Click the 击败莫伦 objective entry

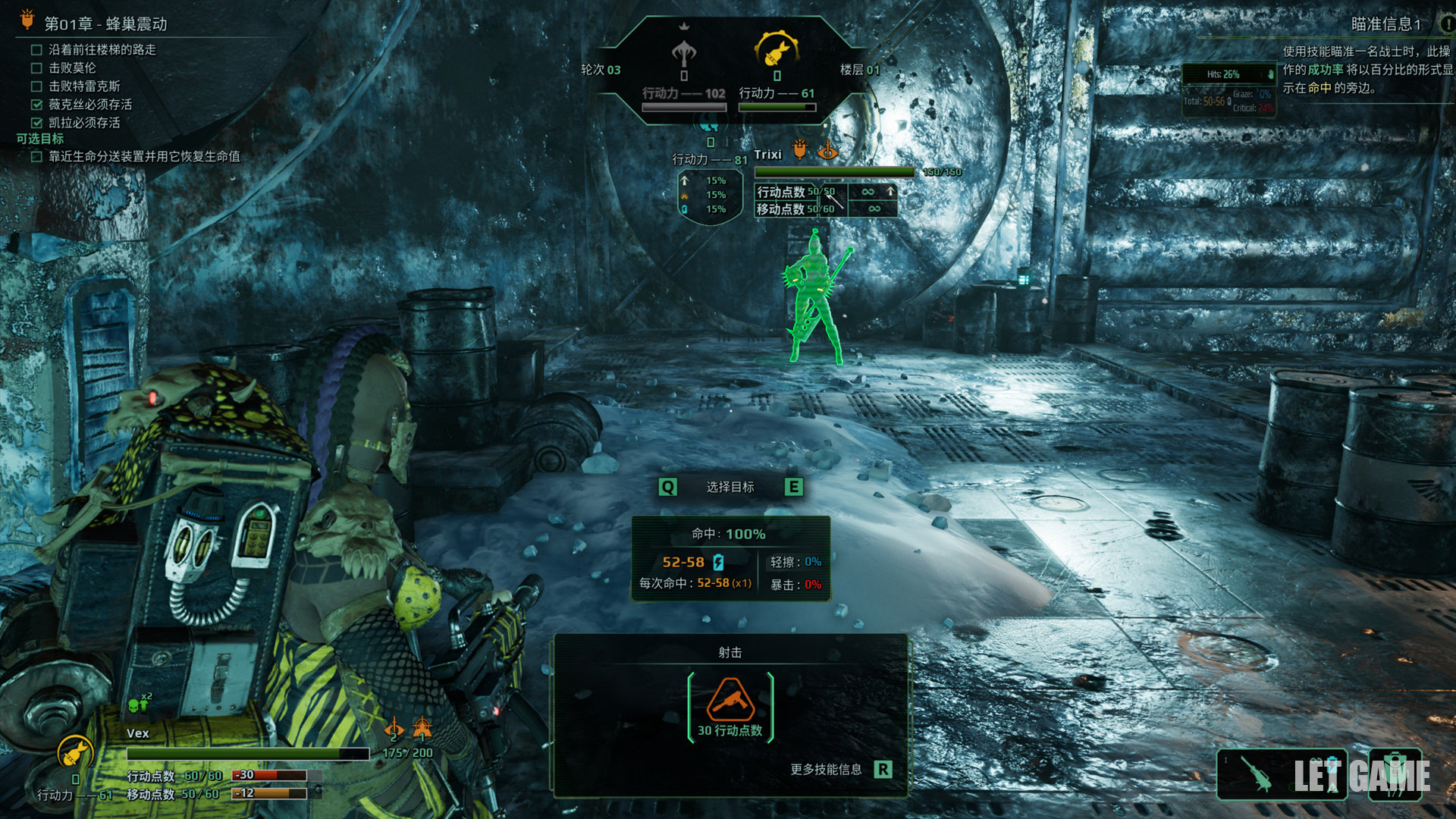pos(72,67)
